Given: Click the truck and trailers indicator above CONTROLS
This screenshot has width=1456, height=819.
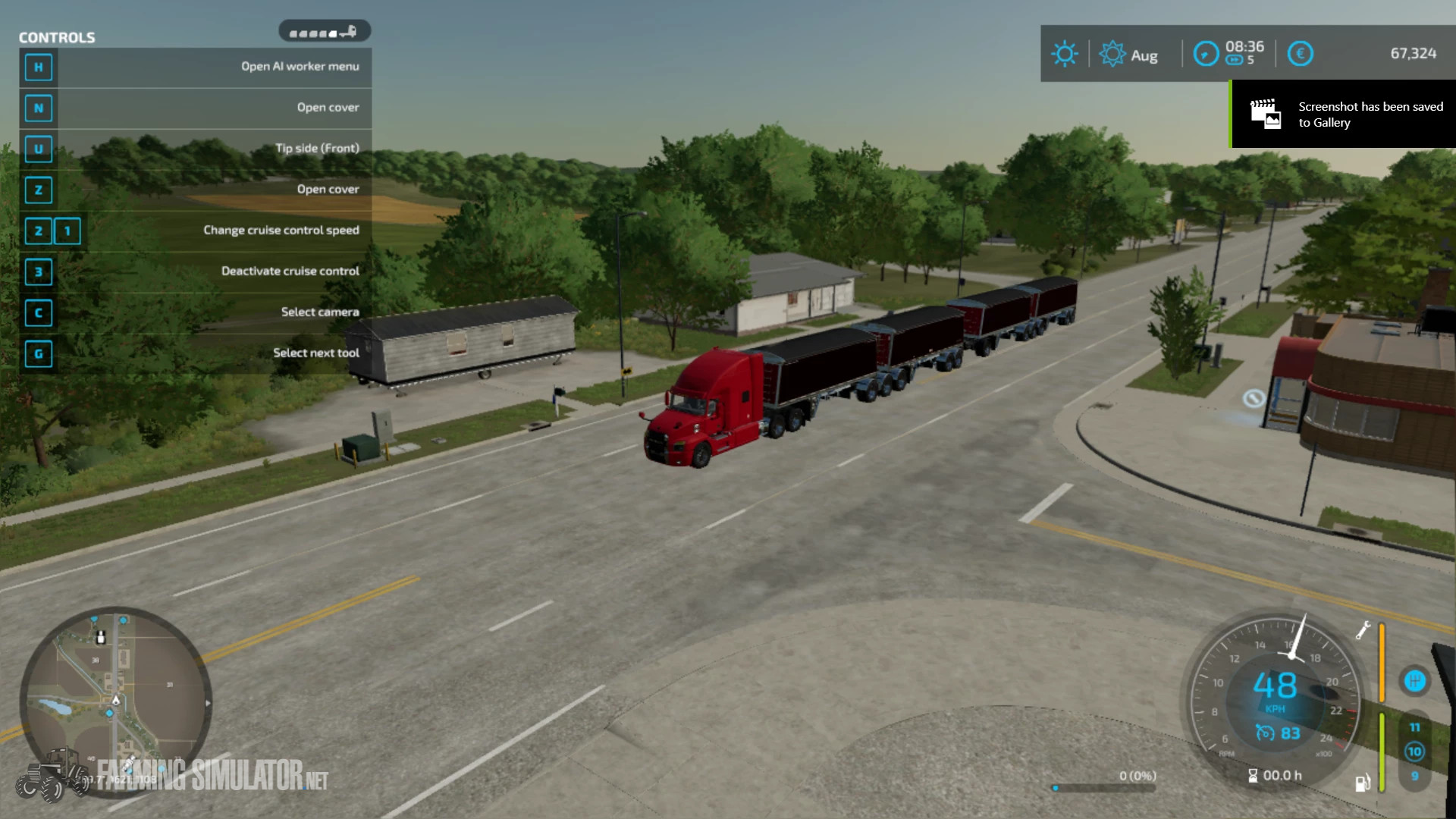Looking at the screenshot, I should click(325, 31).
